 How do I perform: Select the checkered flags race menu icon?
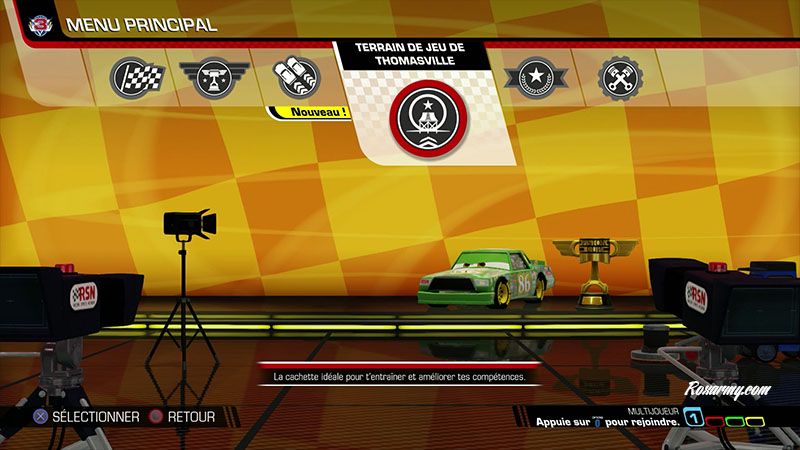click(130, 76)
